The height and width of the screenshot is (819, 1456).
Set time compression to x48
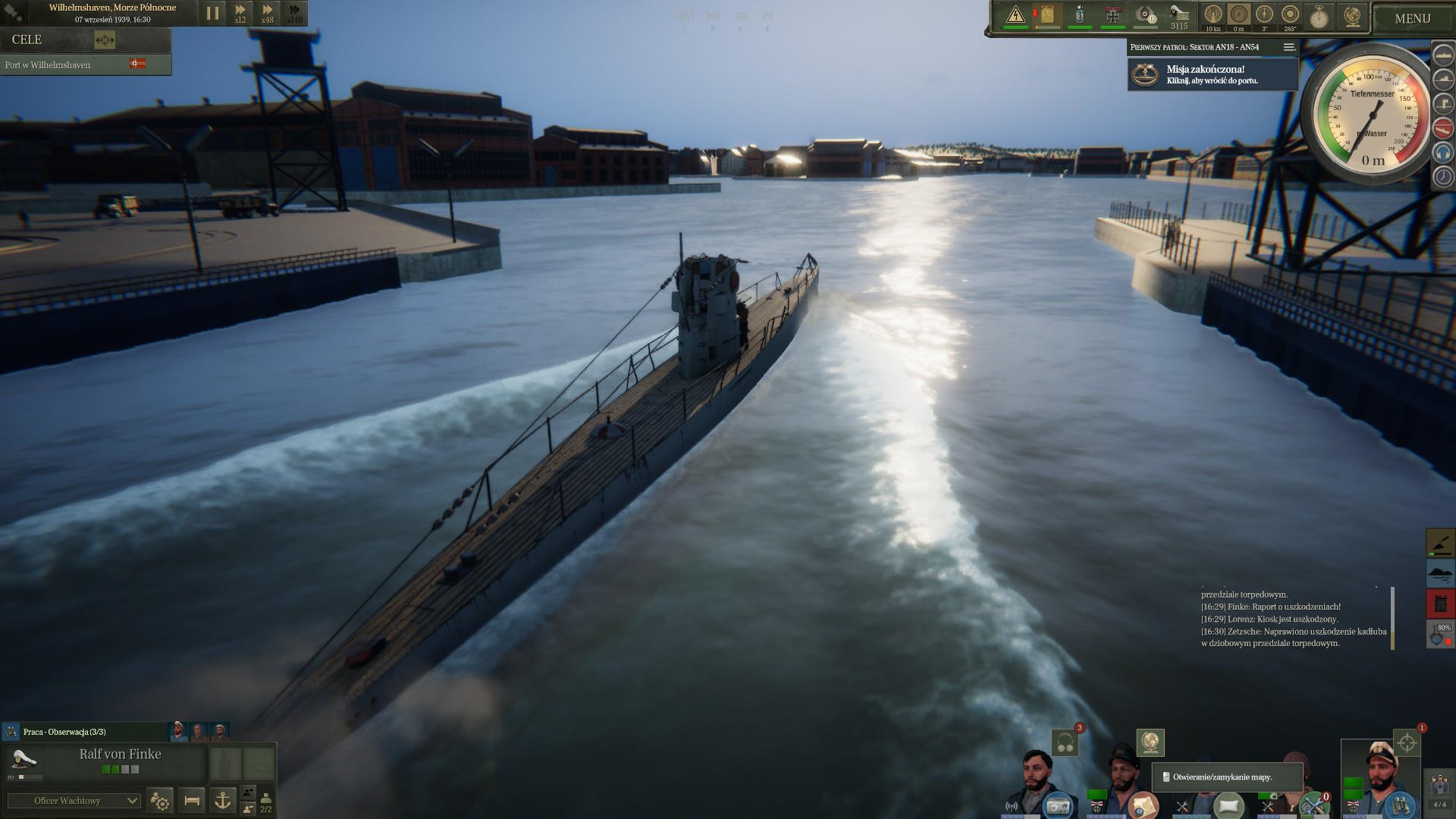tap(268, 13)
